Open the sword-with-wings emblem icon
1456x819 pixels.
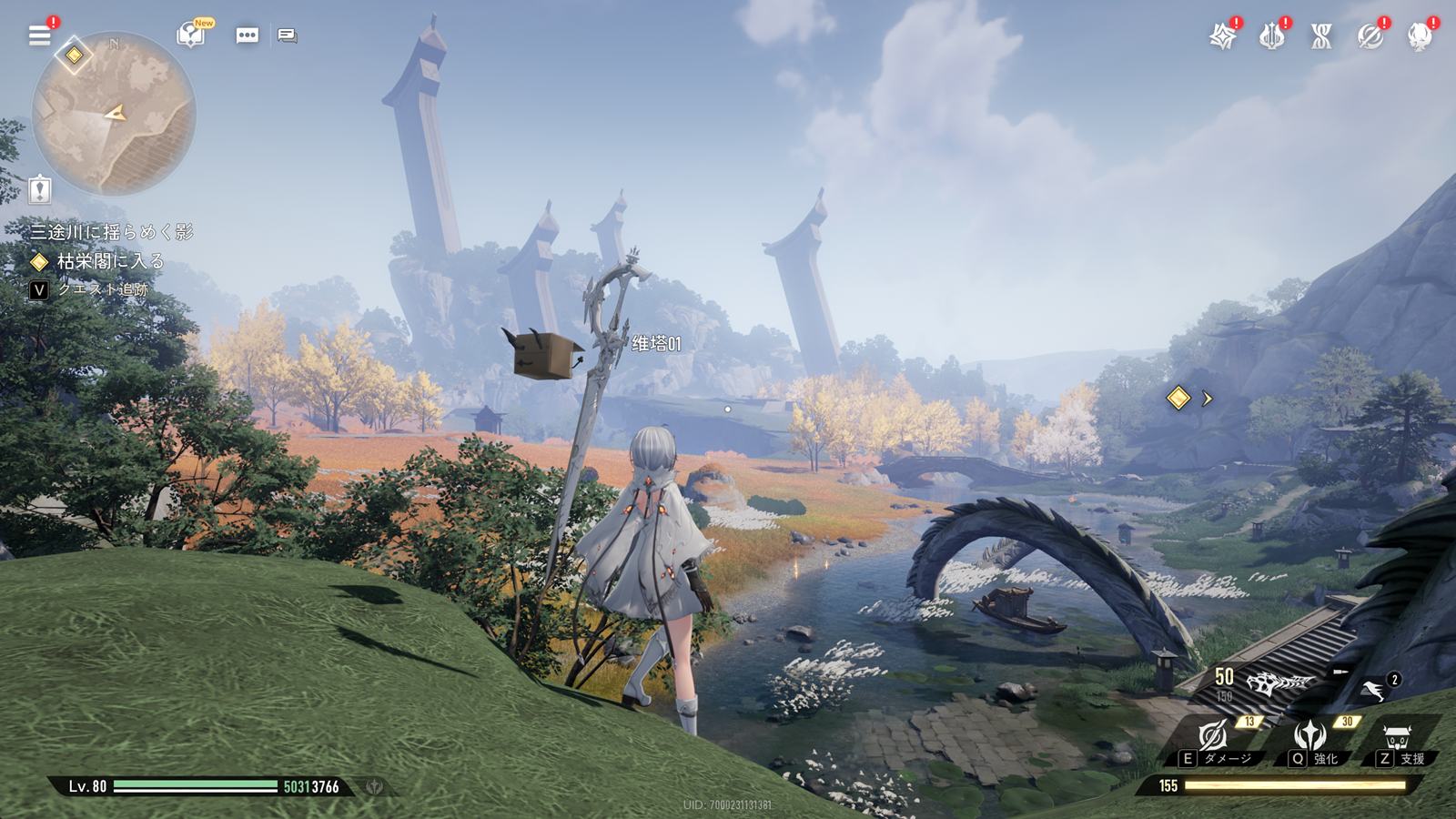click(1271, 36)
